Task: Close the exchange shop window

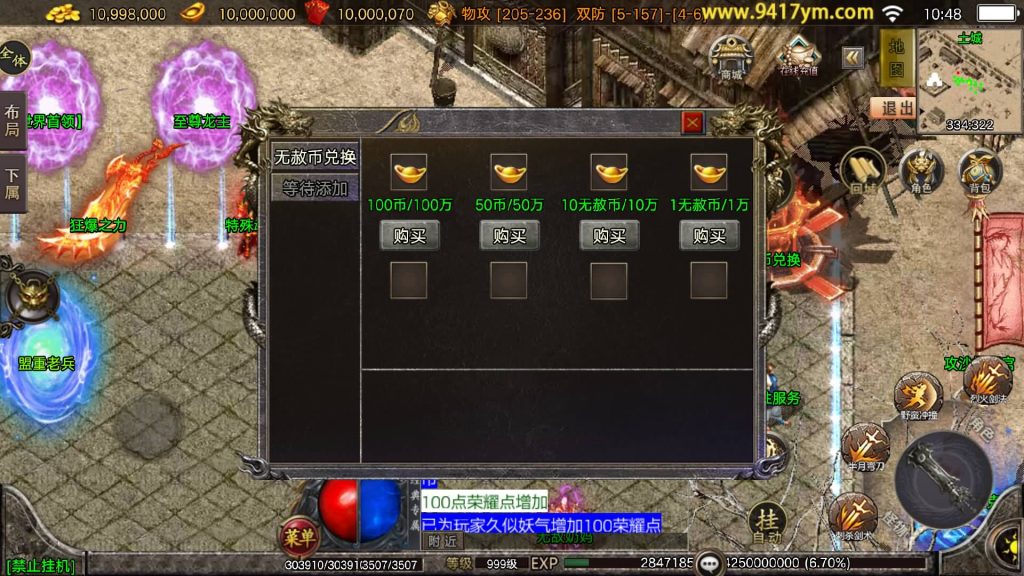Action: tap(692, 122)
